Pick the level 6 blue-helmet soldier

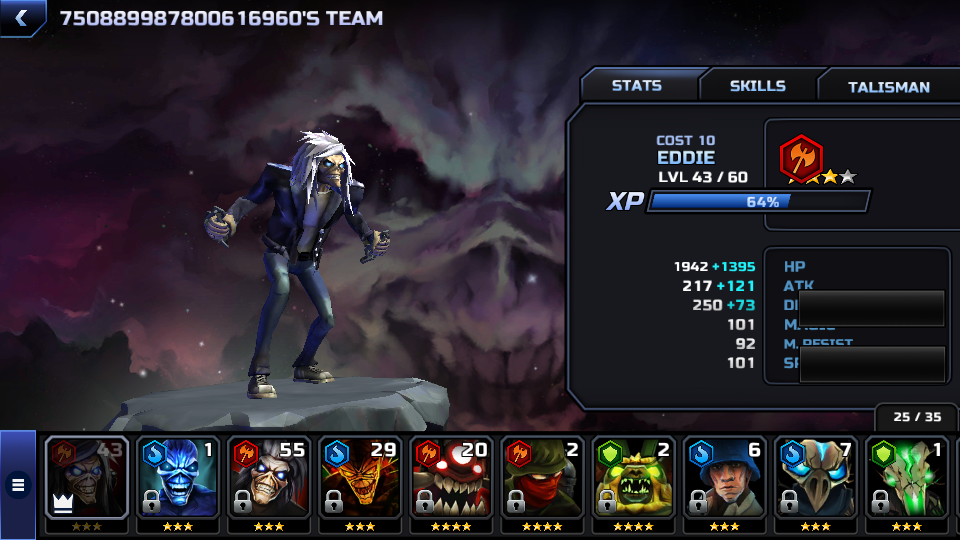[723, 478]
